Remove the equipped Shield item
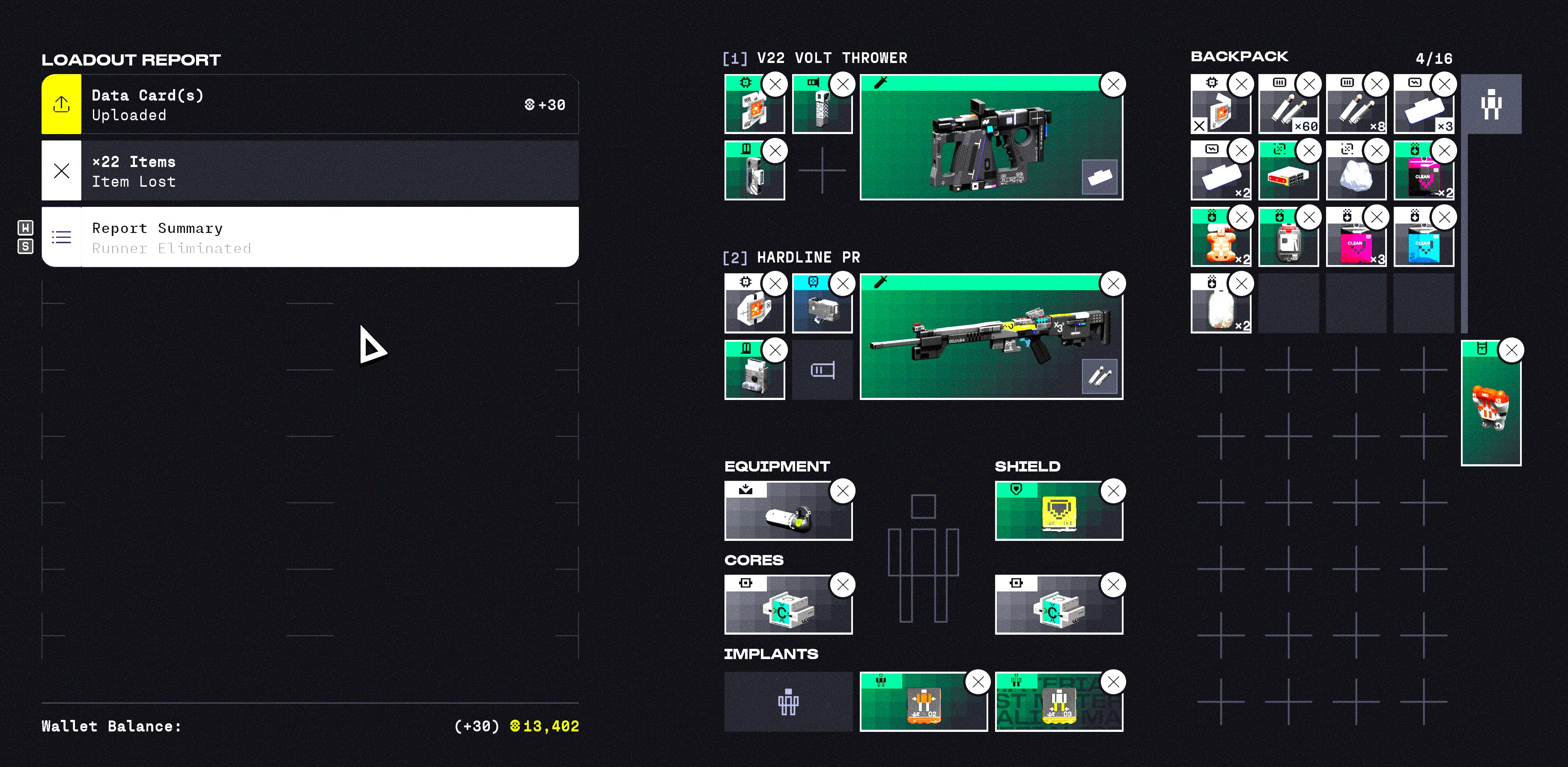The image size is (1568, 767). [1113, 491]
